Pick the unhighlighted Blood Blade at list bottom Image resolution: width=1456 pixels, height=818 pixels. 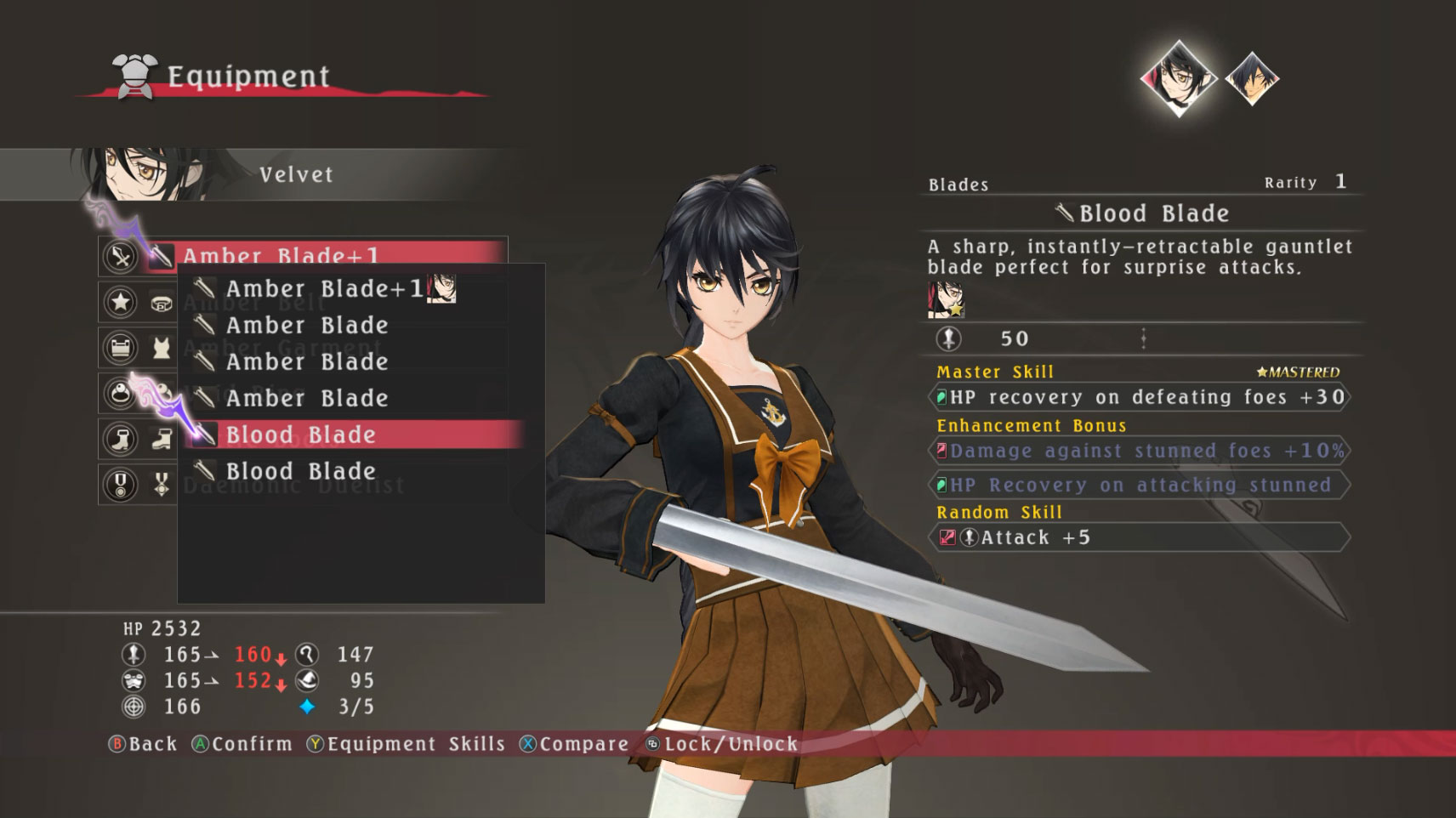300,471
